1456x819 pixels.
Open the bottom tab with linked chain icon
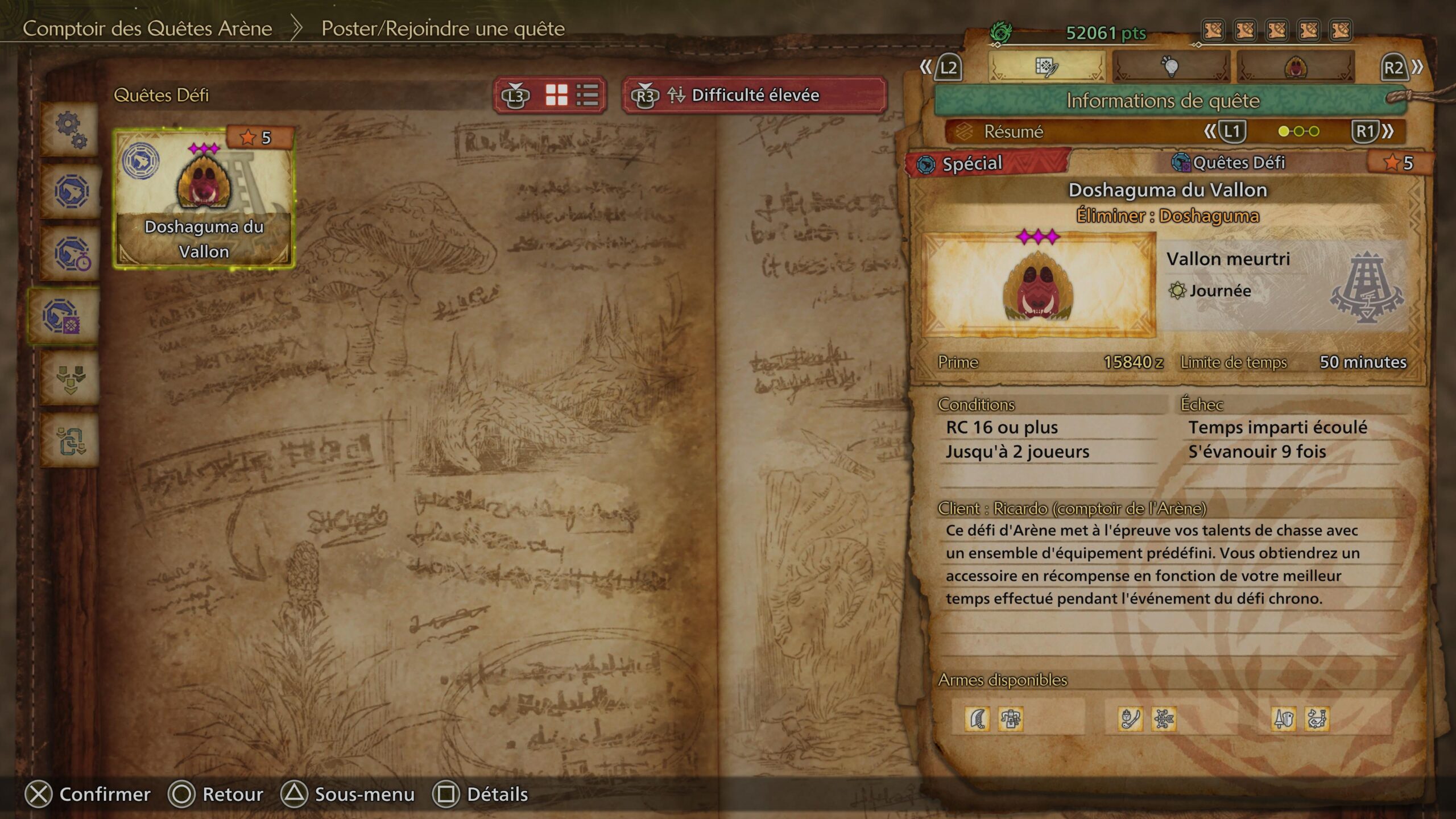pyautogui.click(x=71, y=441)
